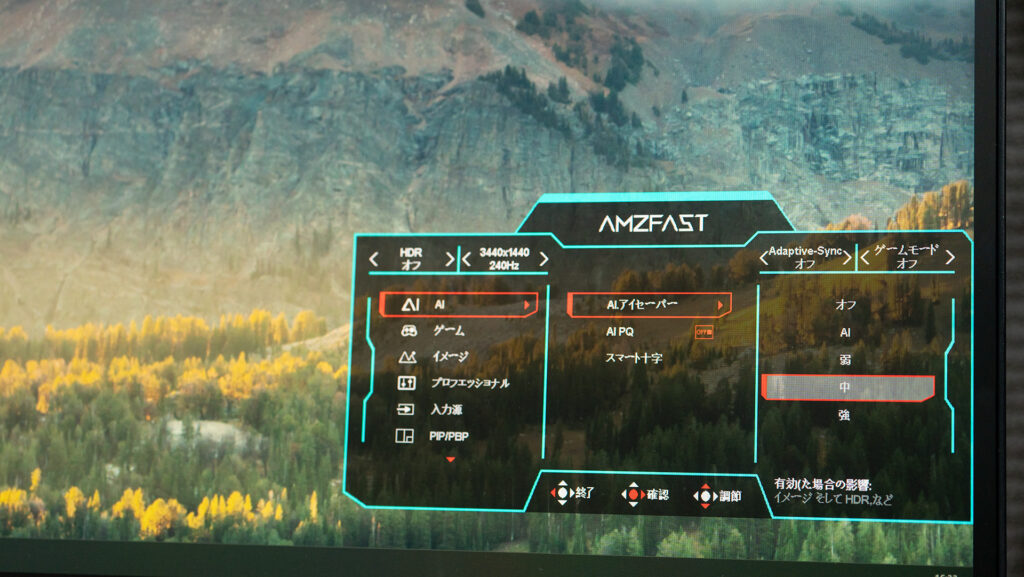The width and height of the screenshot is (1024, 577).
Task: Choose the 強 level option
Action: pyautogui.click(x=846, y=415)
